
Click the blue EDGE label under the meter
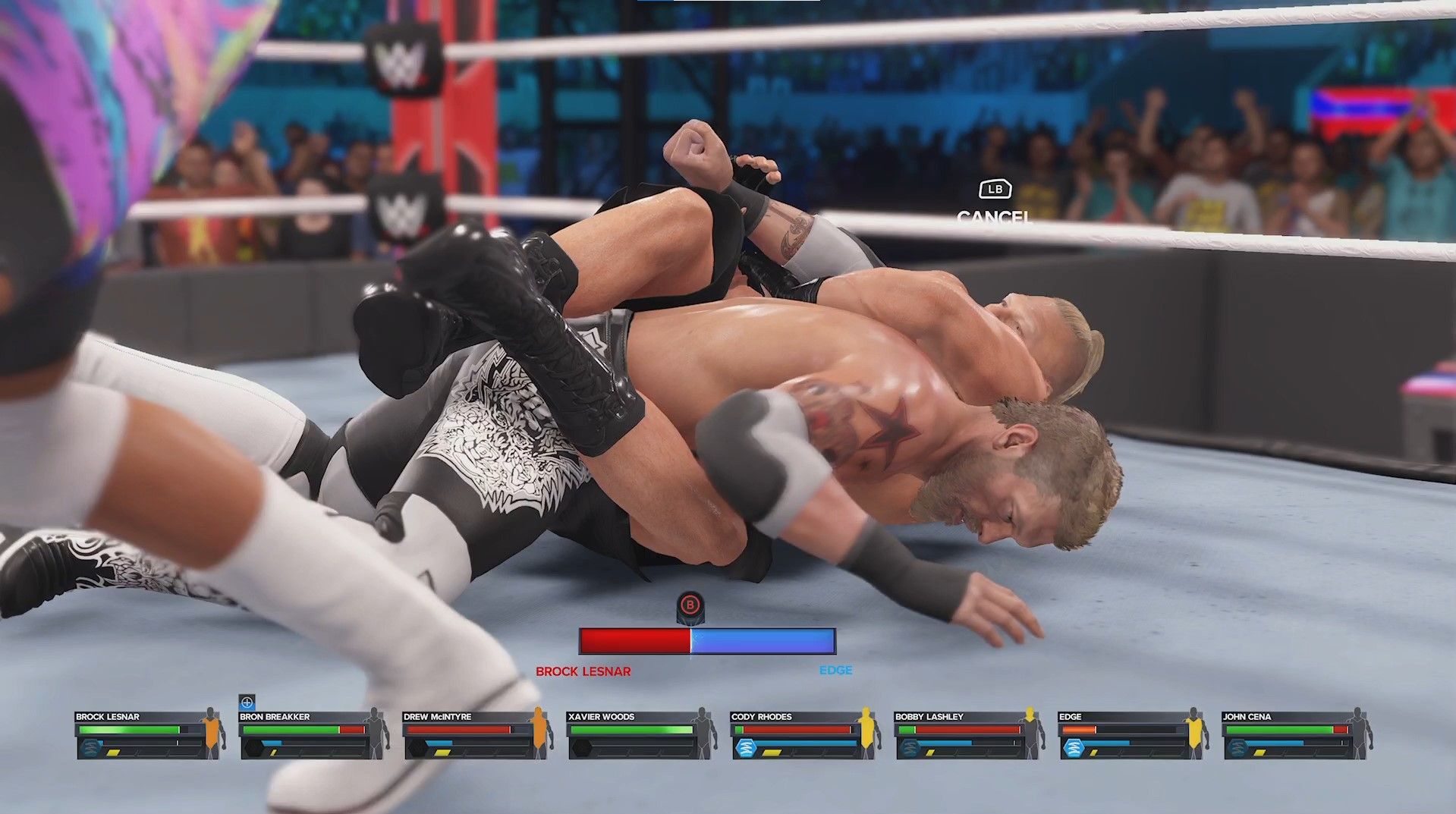point(837,670)
